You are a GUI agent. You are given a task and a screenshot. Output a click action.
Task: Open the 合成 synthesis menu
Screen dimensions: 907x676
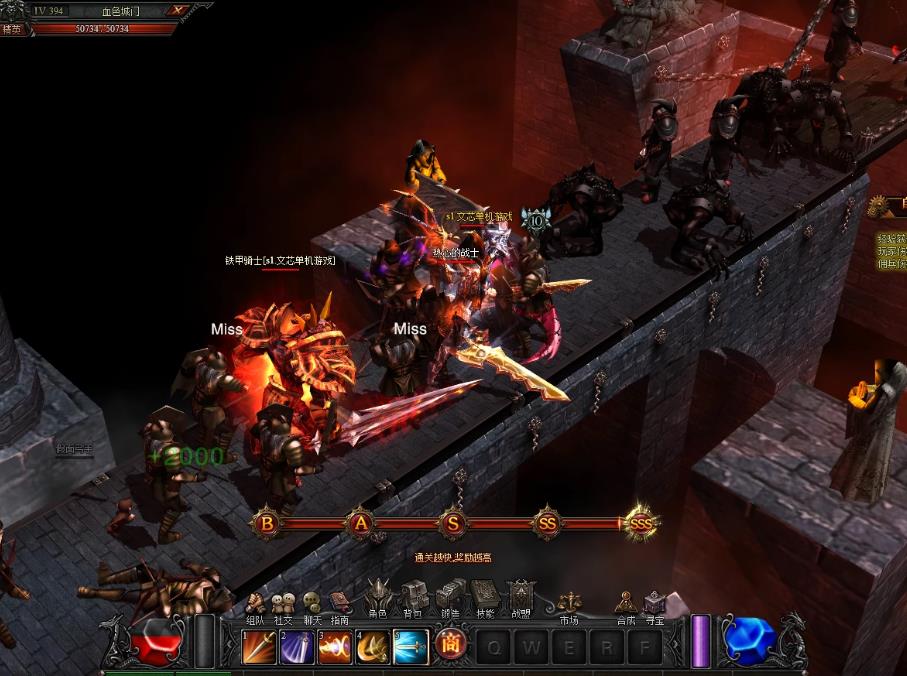tap(626, 603)
